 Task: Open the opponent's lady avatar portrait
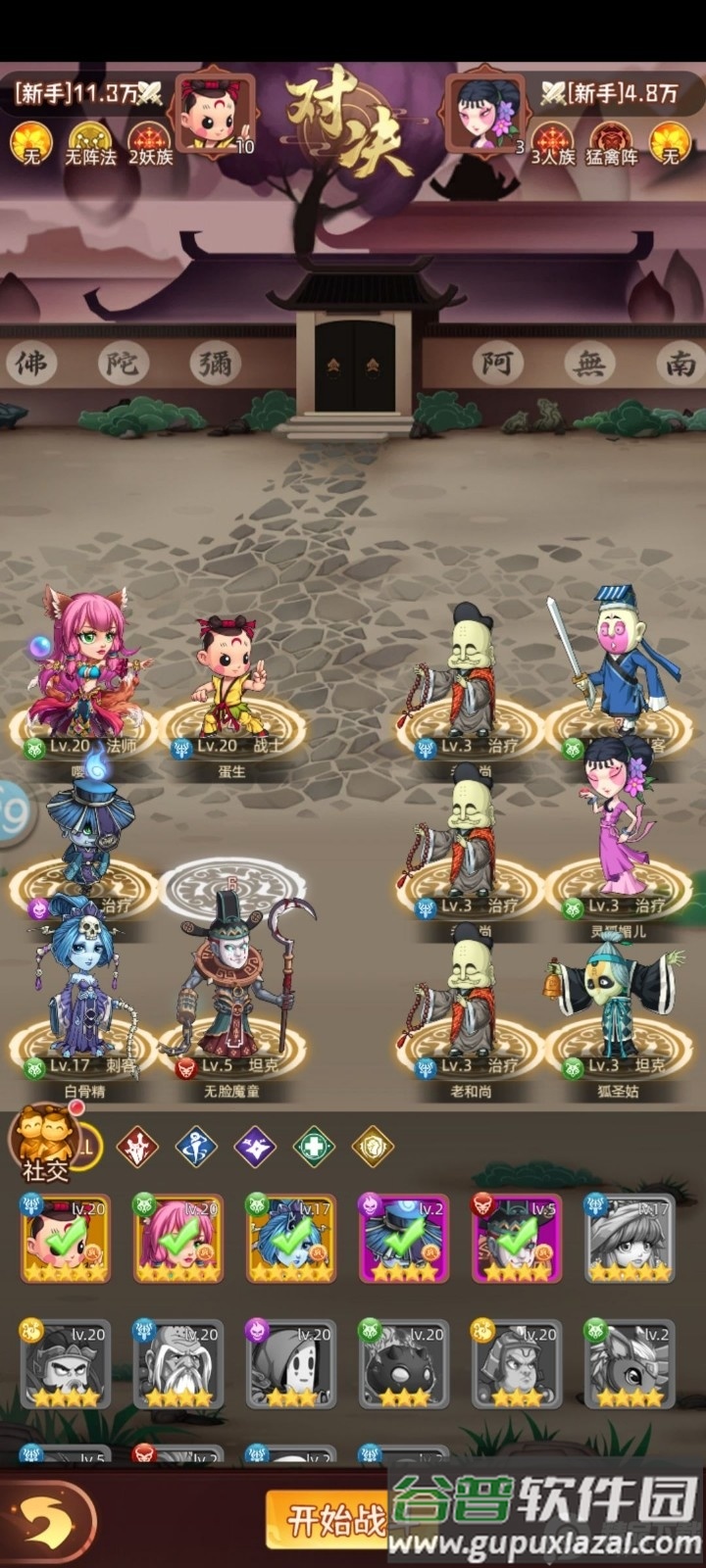(x=486, y=113)
